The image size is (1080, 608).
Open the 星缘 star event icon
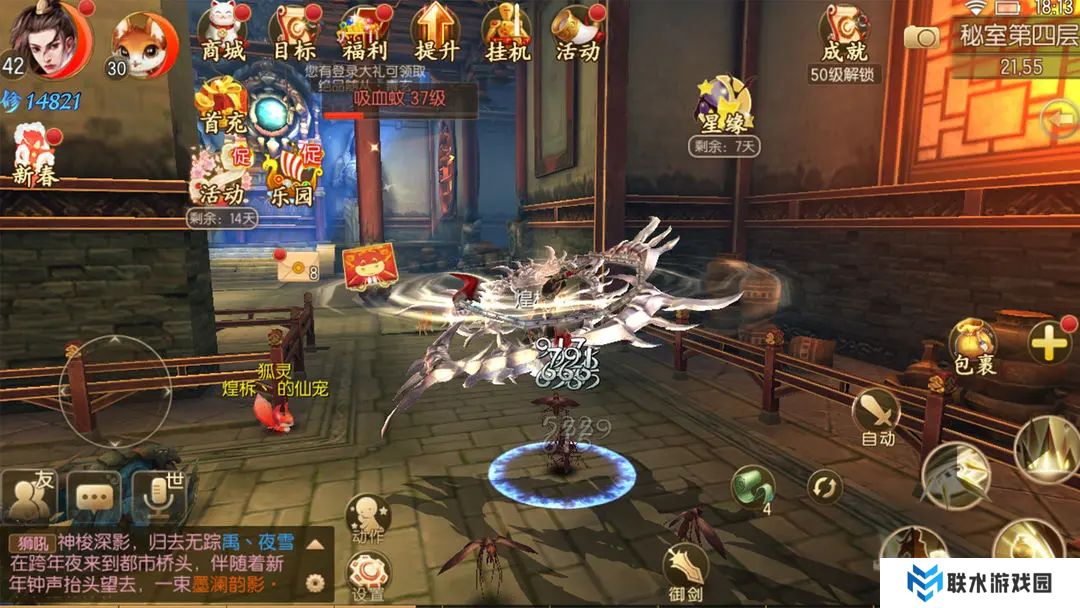point(725,110)
